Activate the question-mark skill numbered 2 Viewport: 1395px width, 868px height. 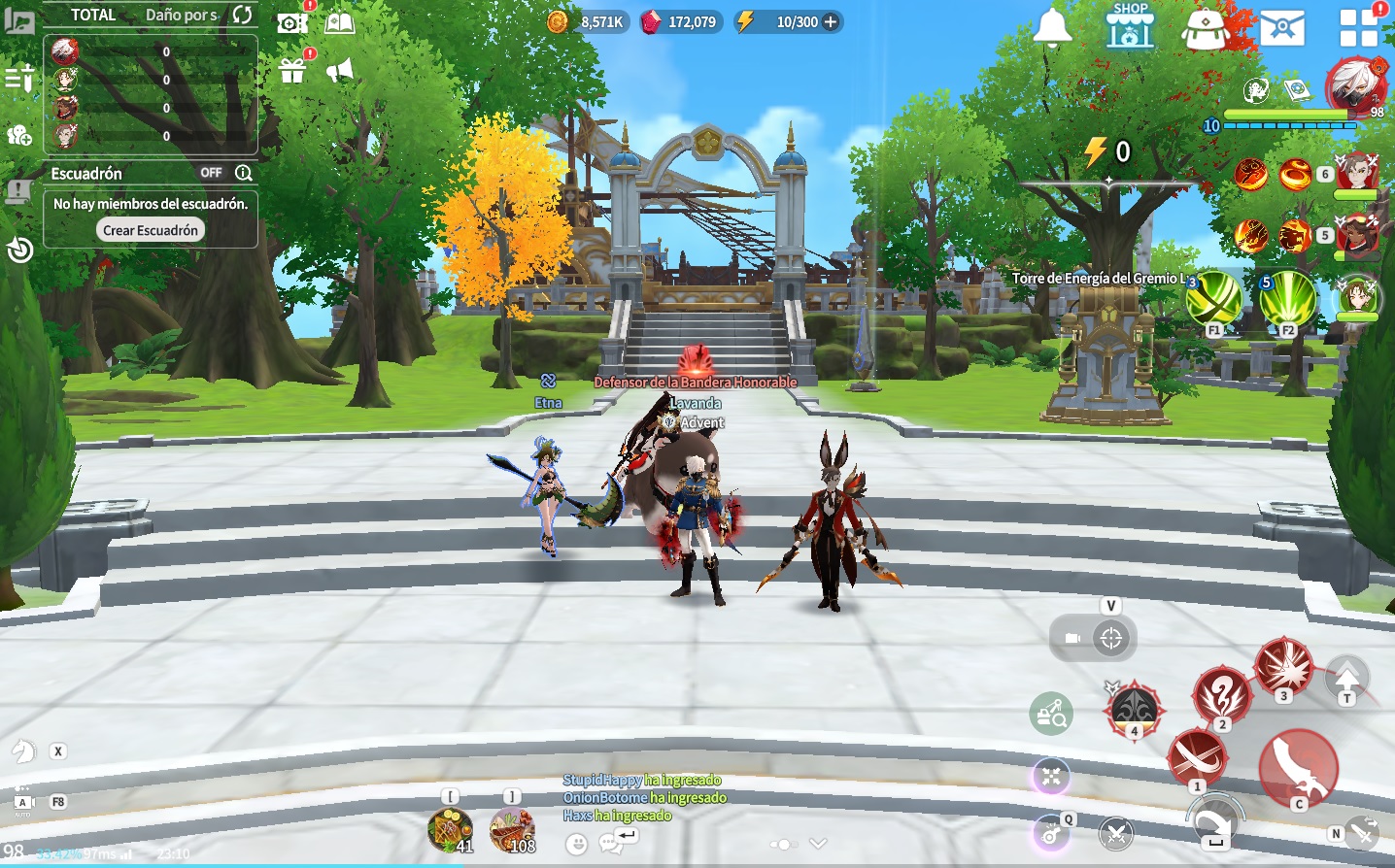click(1222, 693)
